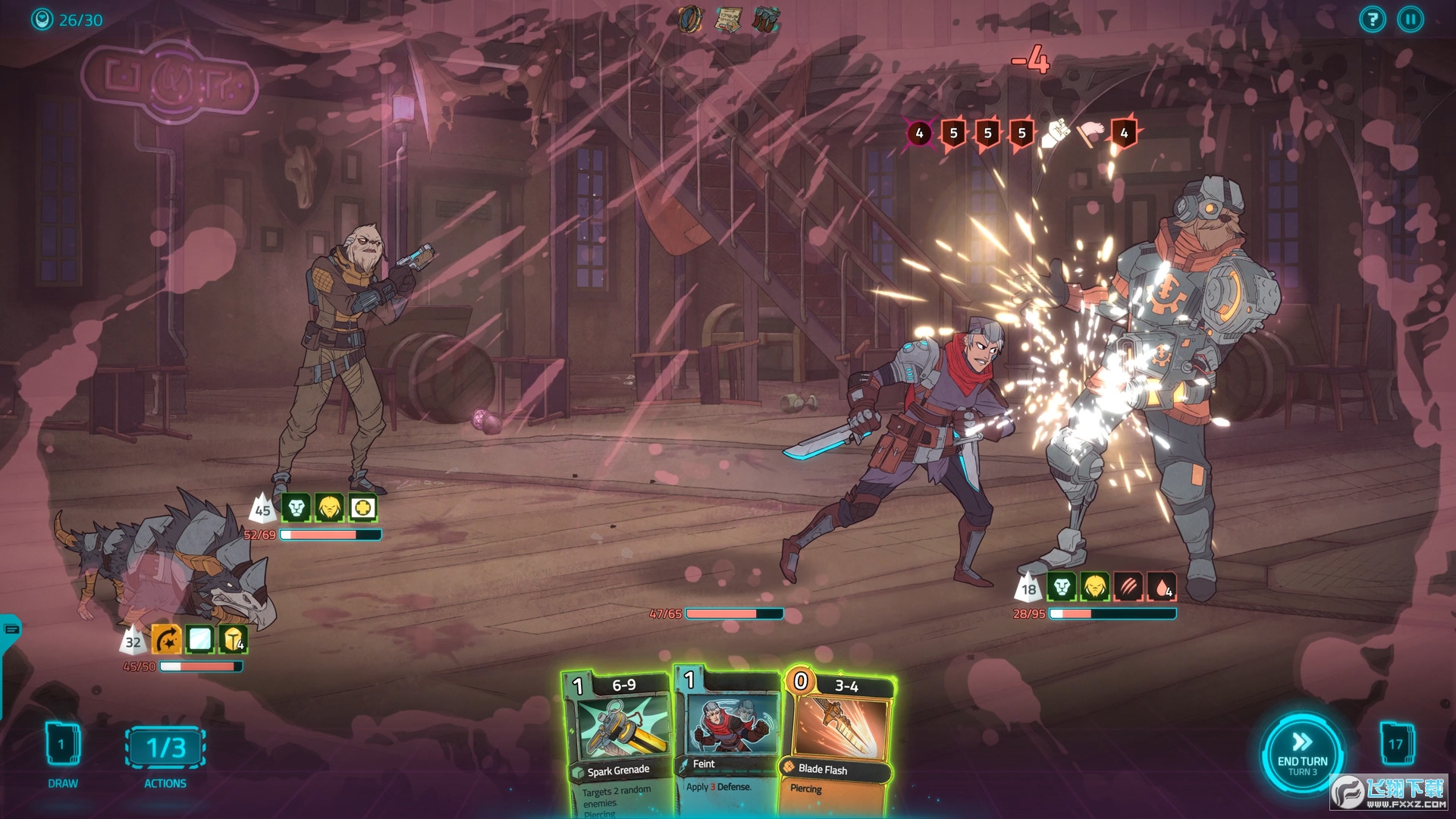This screenshot has height=819, width=1456.
Task: Inspect the wanted poster relic
Action: point(727,19)
